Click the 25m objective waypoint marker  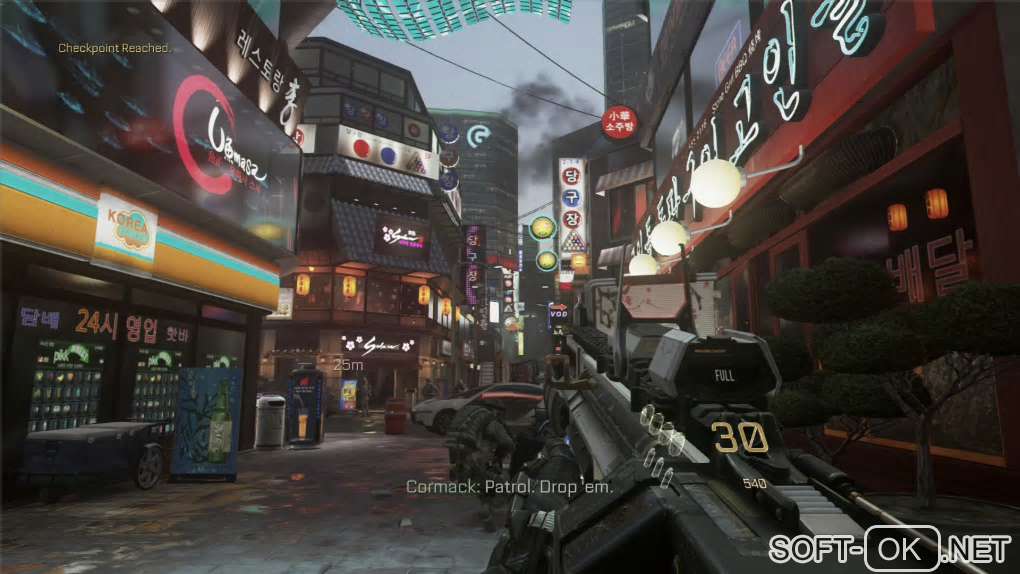pos(348,366)
